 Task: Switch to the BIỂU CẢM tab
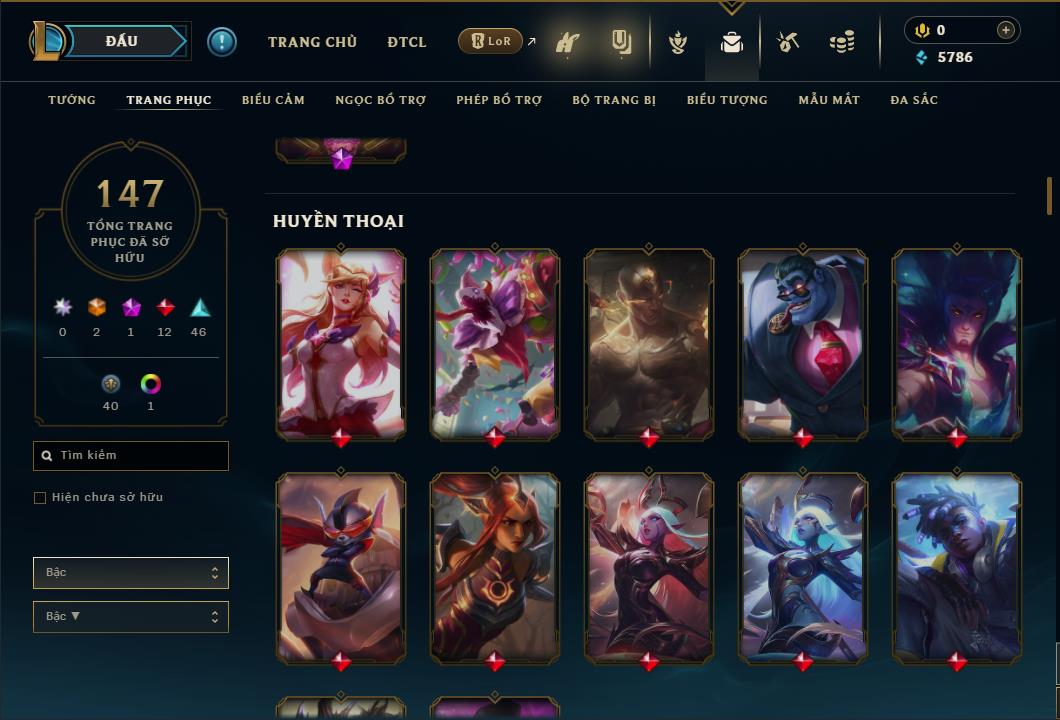pyautogui.click(x=273, y=100)
